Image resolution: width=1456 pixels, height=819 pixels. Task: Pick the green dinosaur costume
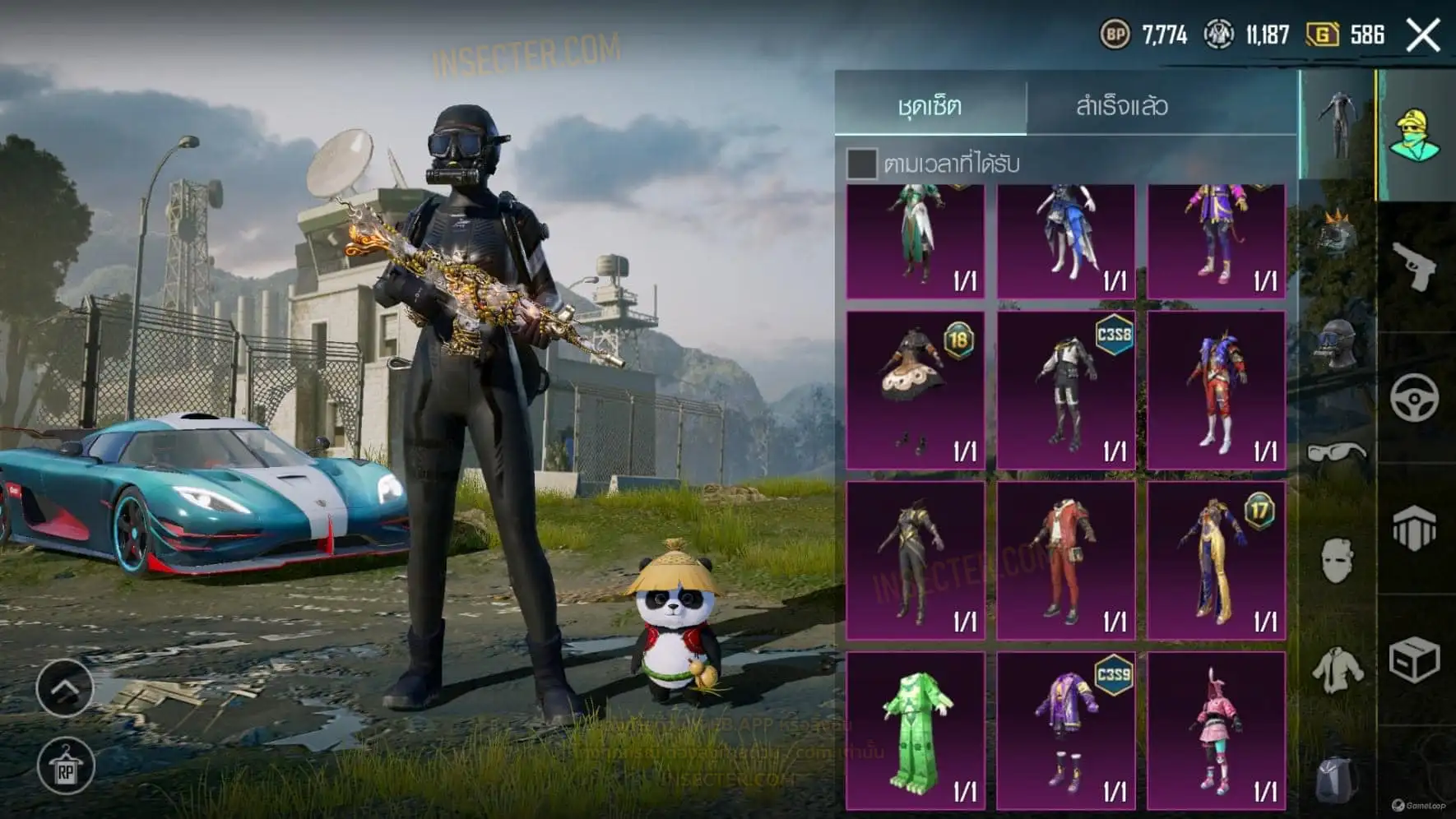tap(916, 731)
